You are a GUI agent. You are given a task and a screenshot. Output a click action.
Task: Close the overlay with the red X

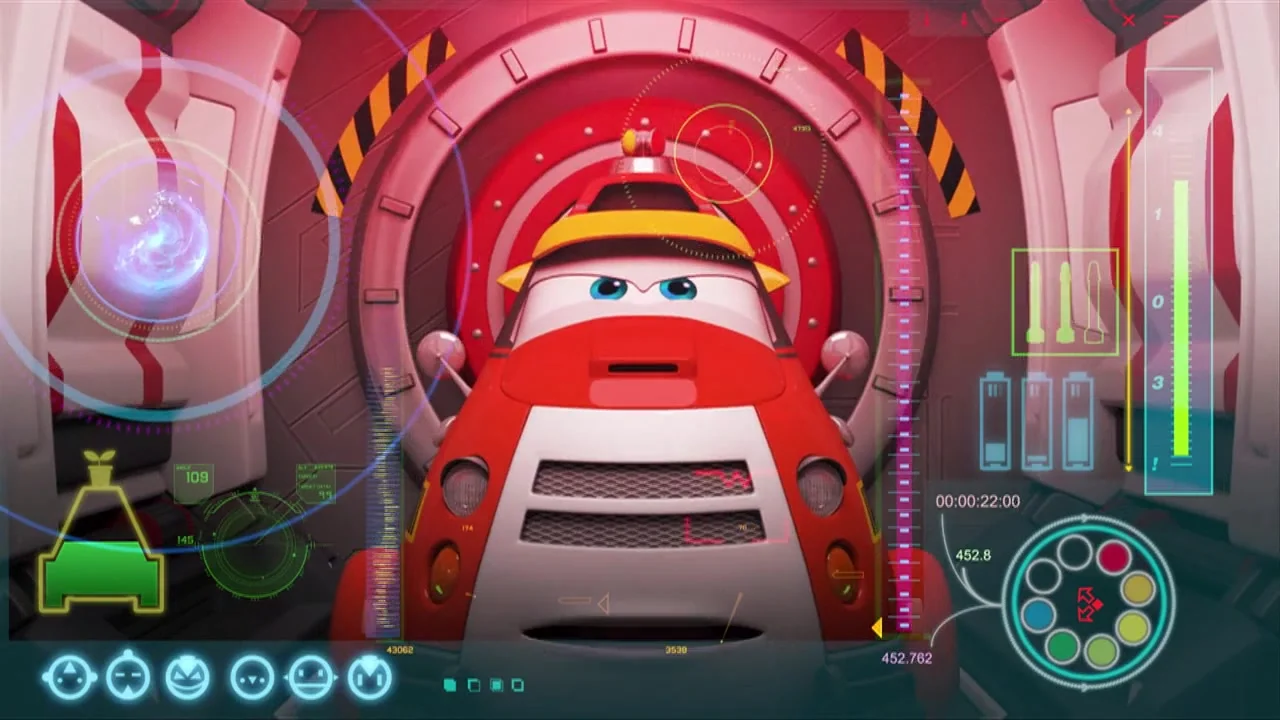(1129, 20)
